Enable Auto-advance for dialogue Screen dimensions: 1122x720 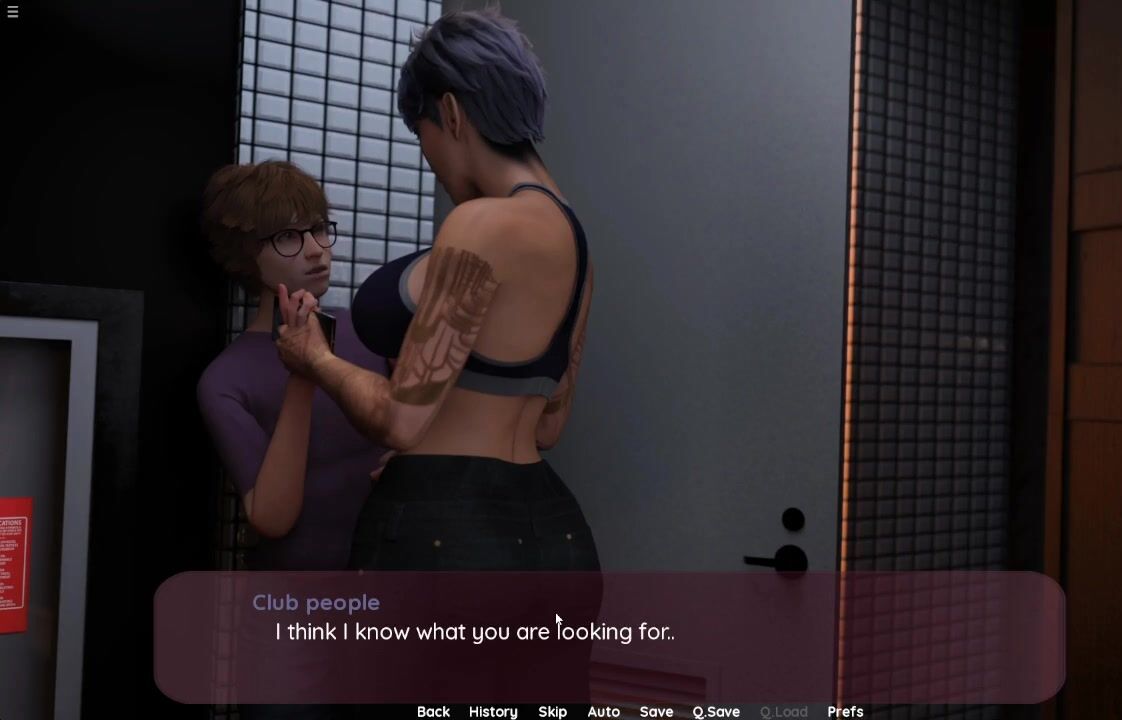pos(603,711)
